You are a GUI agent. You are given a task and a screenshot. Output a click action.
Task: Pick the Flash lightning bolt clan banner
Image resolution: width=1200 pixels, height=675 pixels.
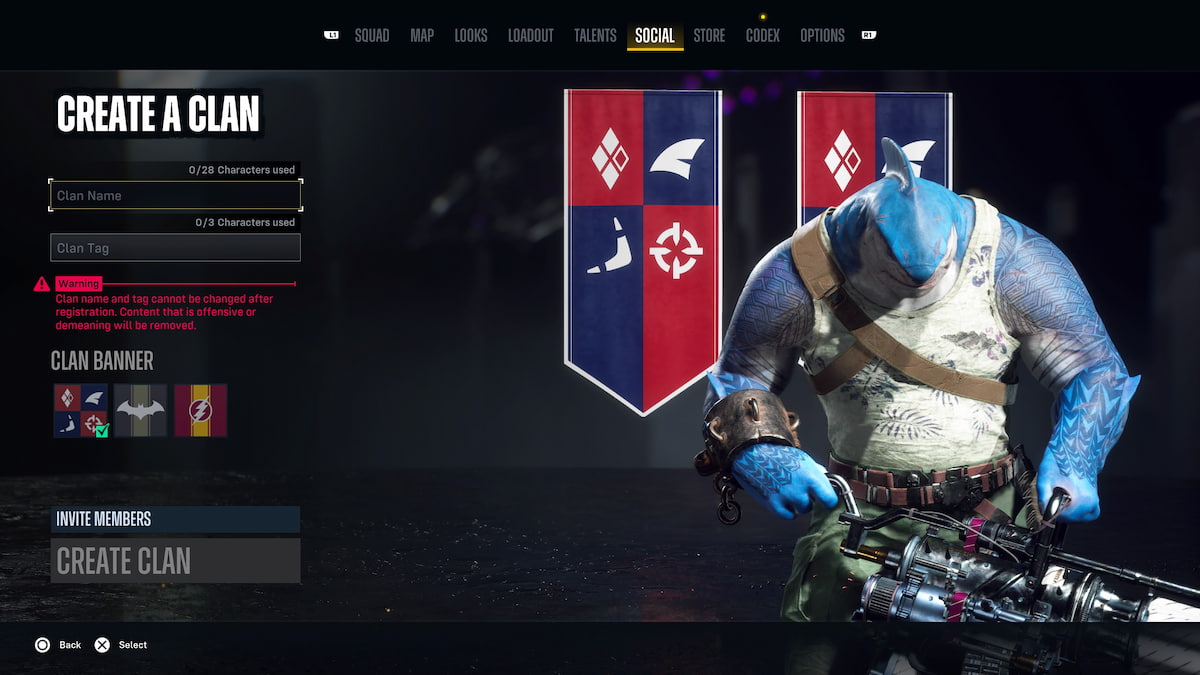coord(201,410)
